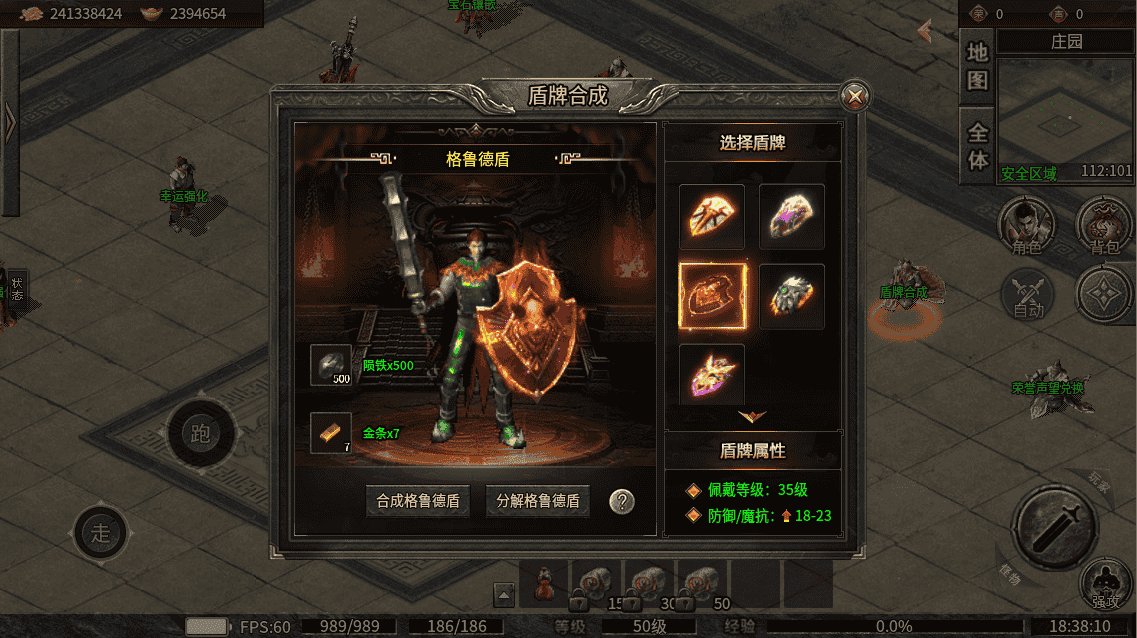This screenshot has width=1137, height=638.
Task: Switch to 走 walk movement mode
Action: [101, 532]
